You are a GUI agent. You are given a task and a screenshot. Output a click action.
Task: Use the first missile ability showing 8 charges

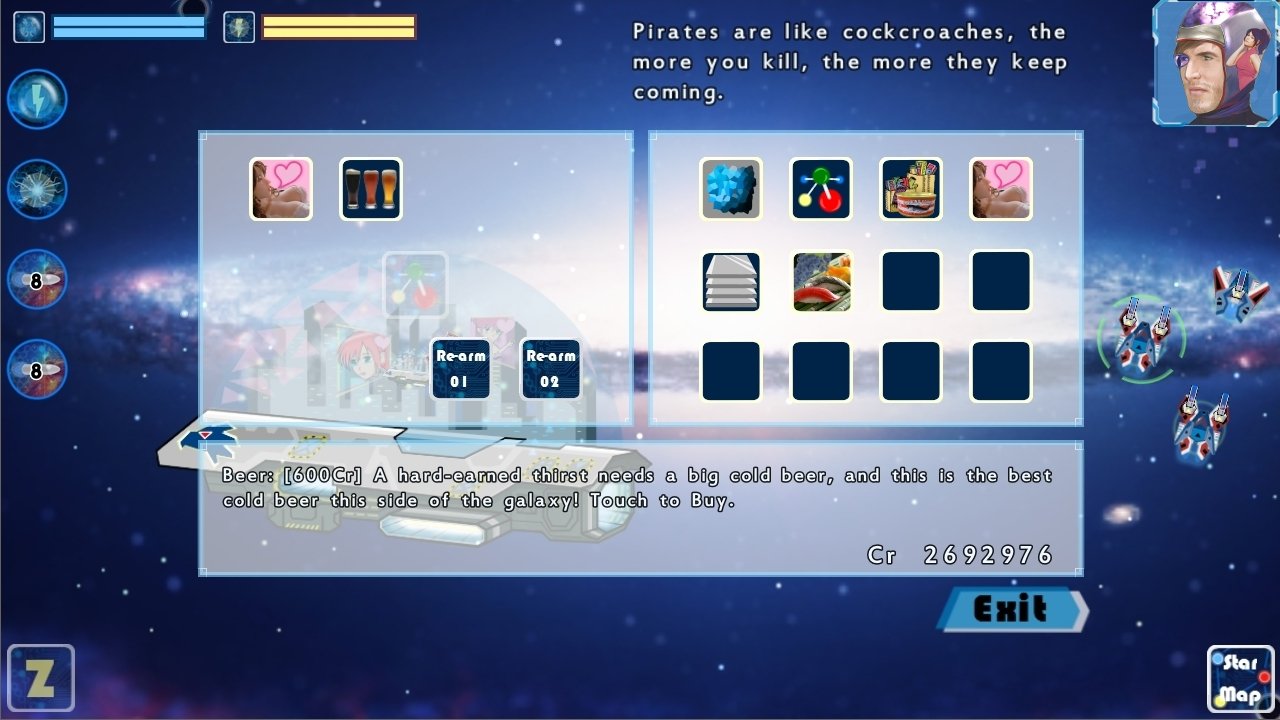tap(37, 278)
